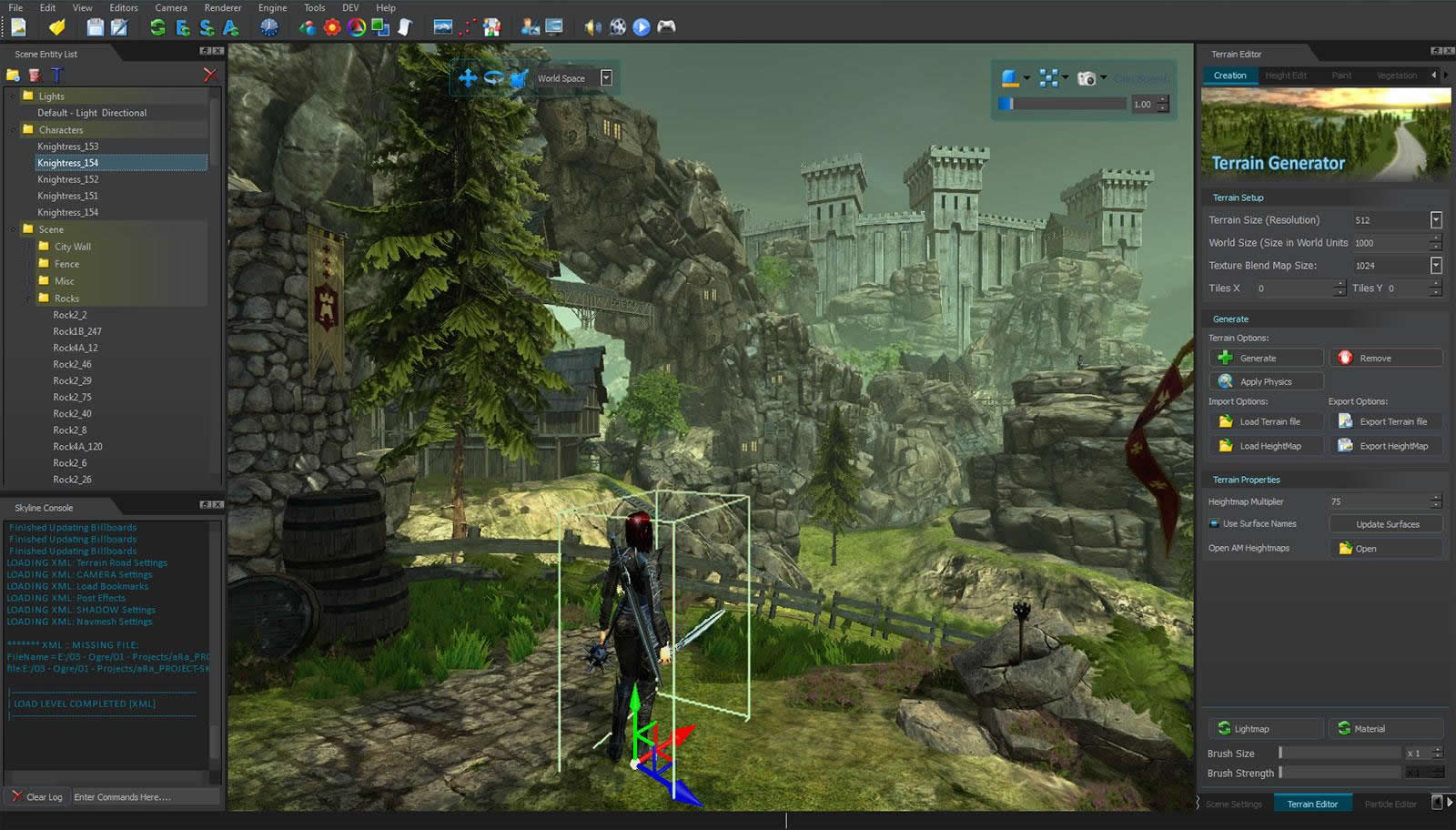Select the City Wall folder
This screenshot has width=1456, height=830.
(72, 247)
